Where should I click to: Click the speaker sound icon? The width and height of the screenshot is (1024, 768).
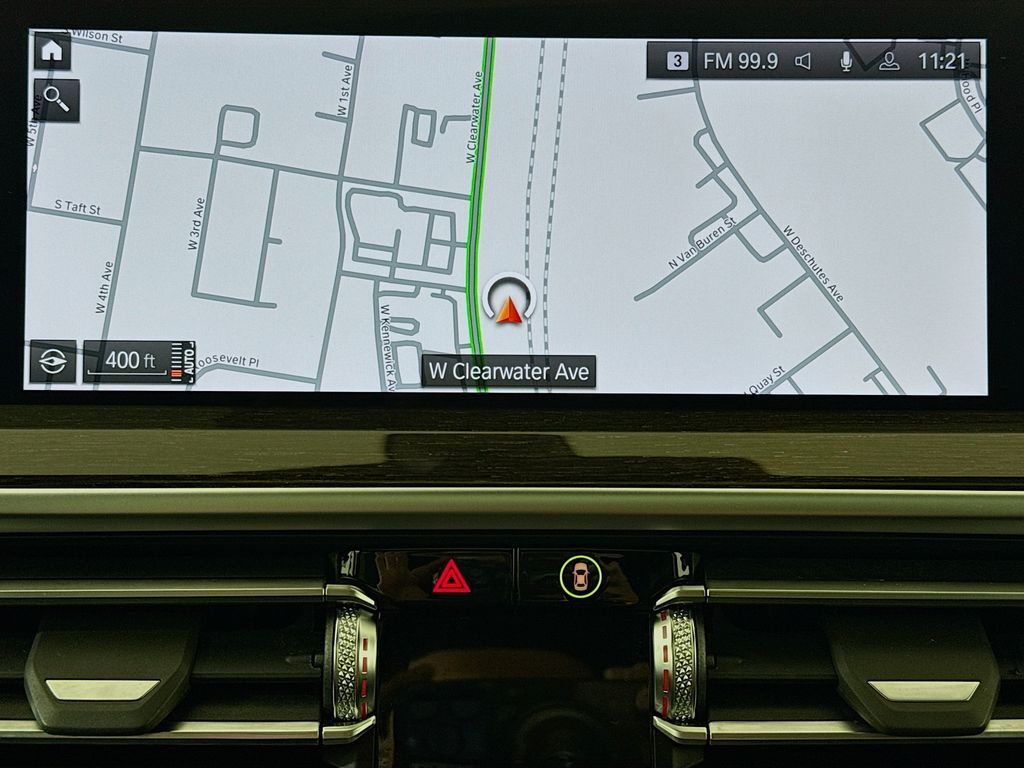pos(803,62)
